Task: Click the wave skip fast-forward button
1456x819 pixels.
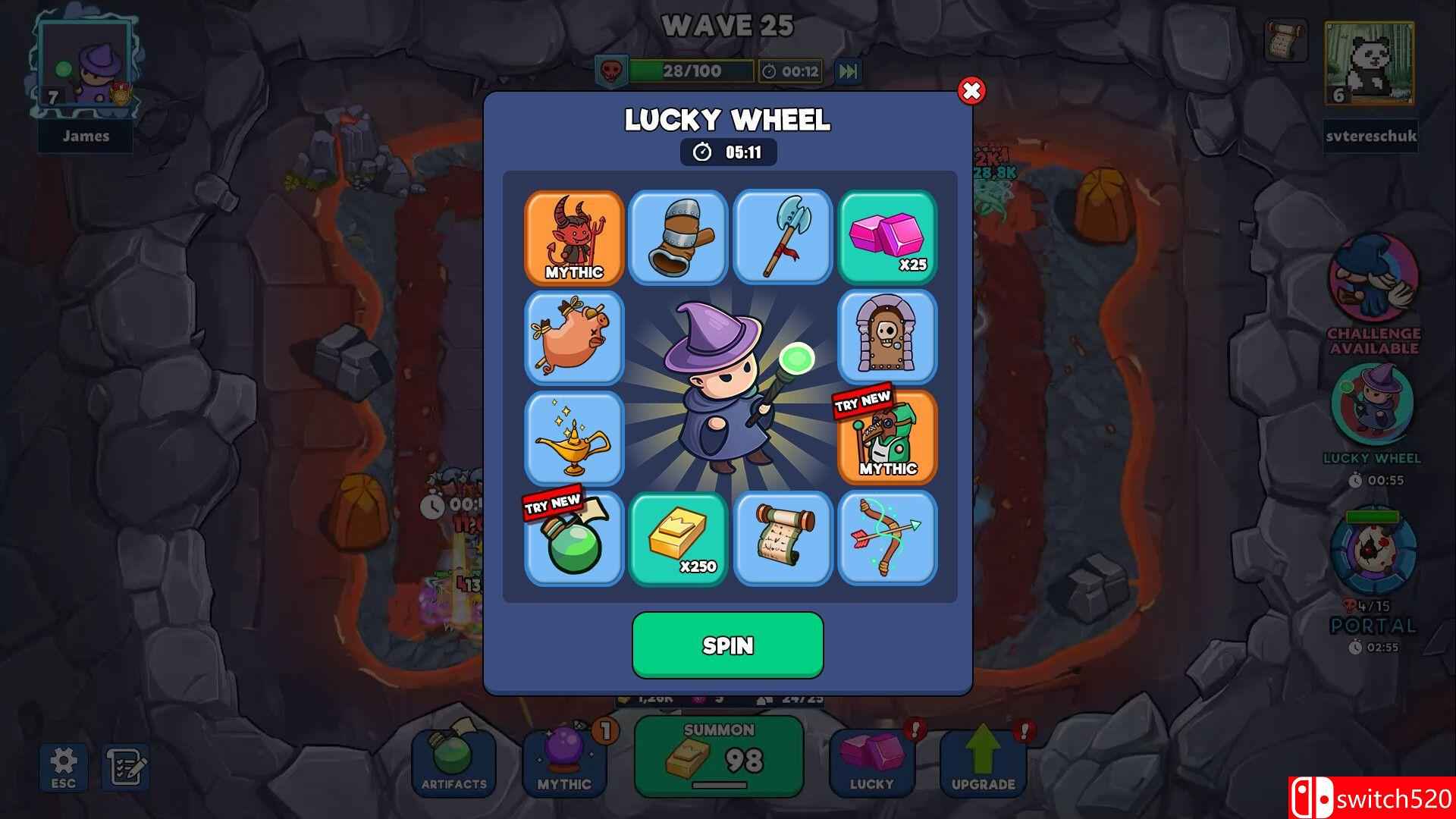Action: pos(847,72)
